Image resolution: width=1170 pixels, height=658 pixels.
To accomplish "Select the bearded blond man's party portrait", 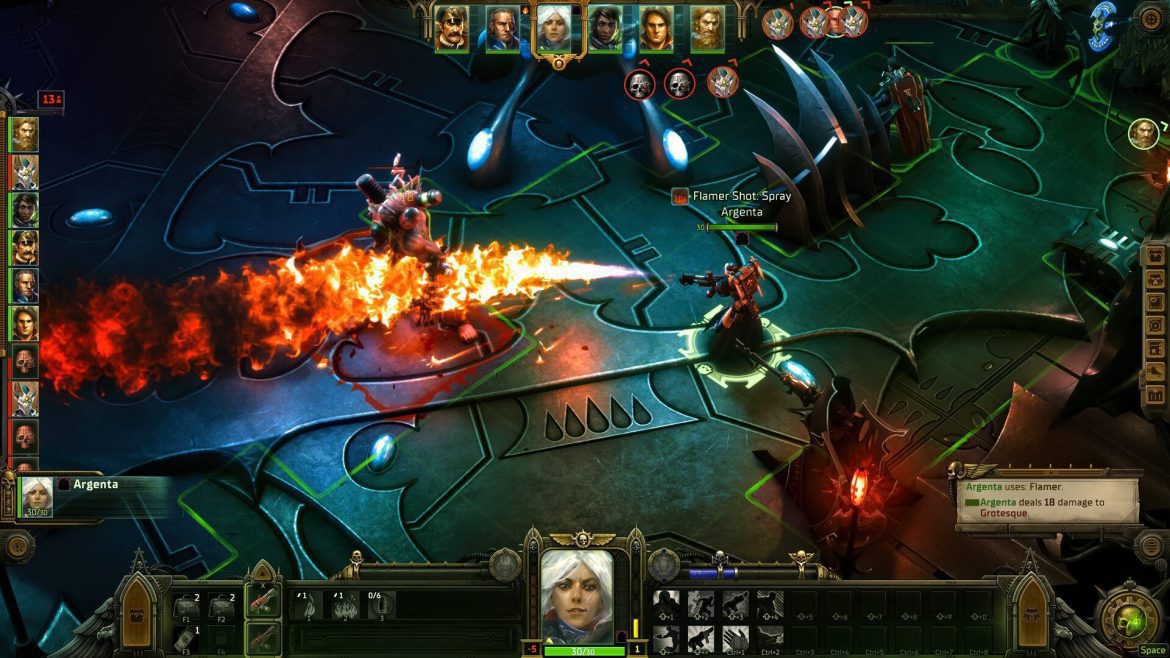I will (x=707, y=28).
